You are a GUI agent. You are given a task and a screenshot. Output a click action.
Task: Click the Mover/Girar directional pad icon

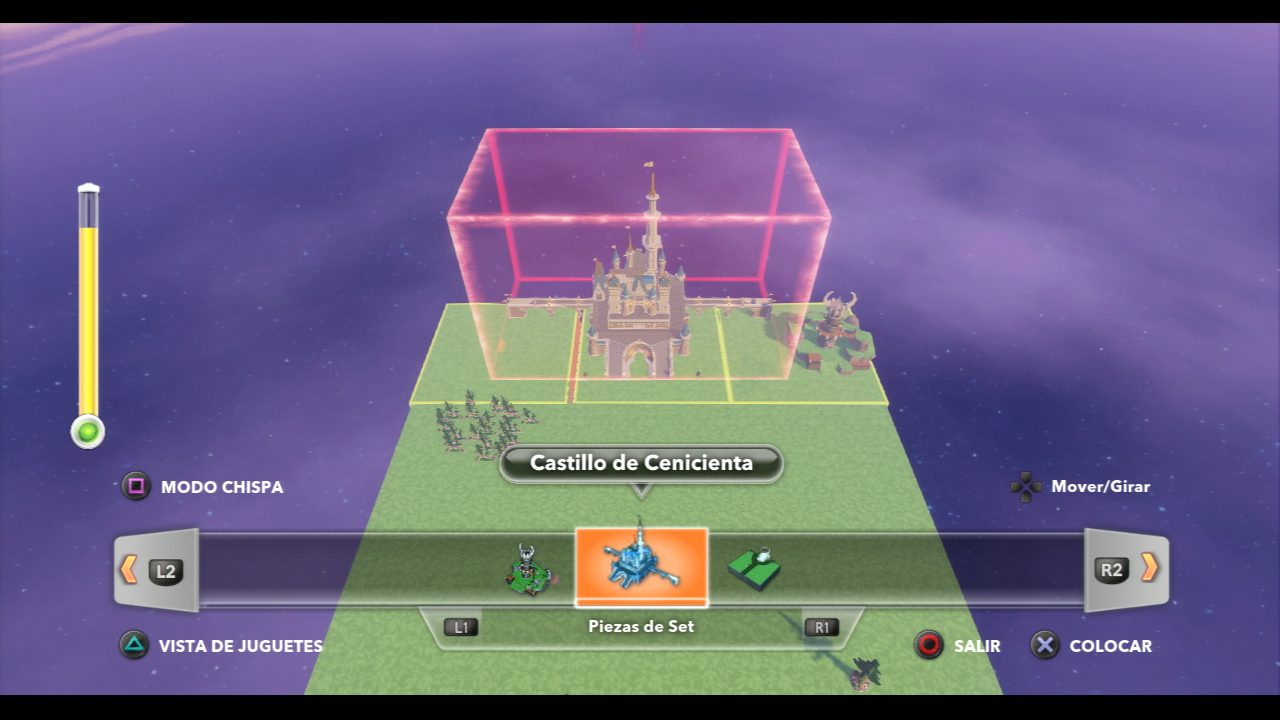pyautogui.click(x=1025, y=487)
